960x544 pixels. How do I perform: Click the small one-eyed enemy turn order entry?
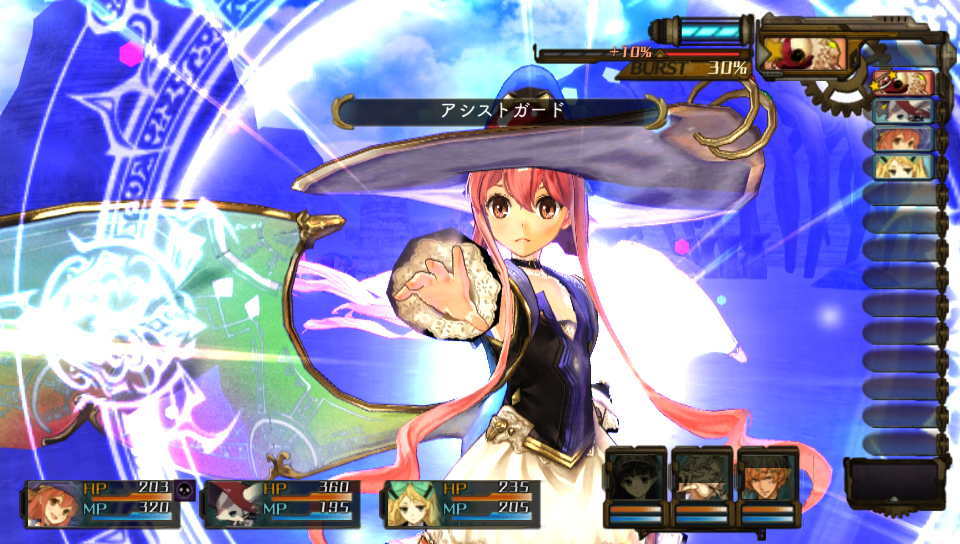tap(903, 83)
